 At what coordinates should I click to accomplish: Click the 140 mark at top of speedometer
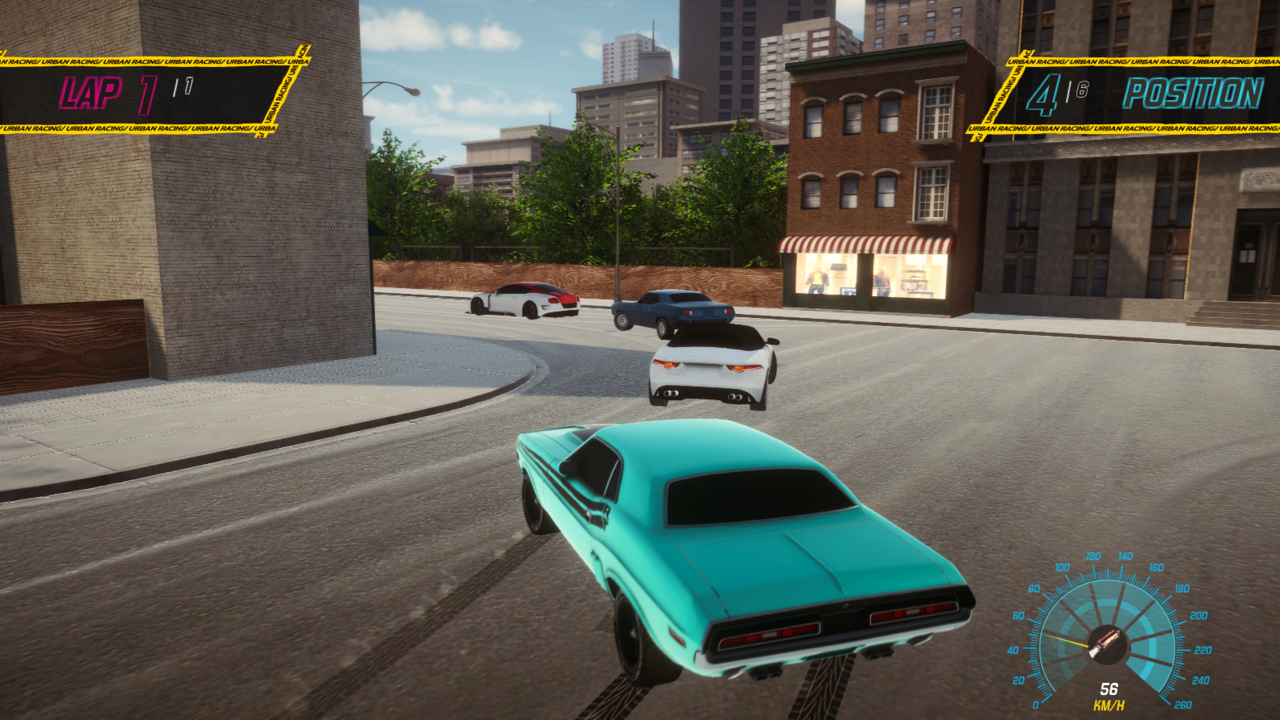coord(1125,557)
